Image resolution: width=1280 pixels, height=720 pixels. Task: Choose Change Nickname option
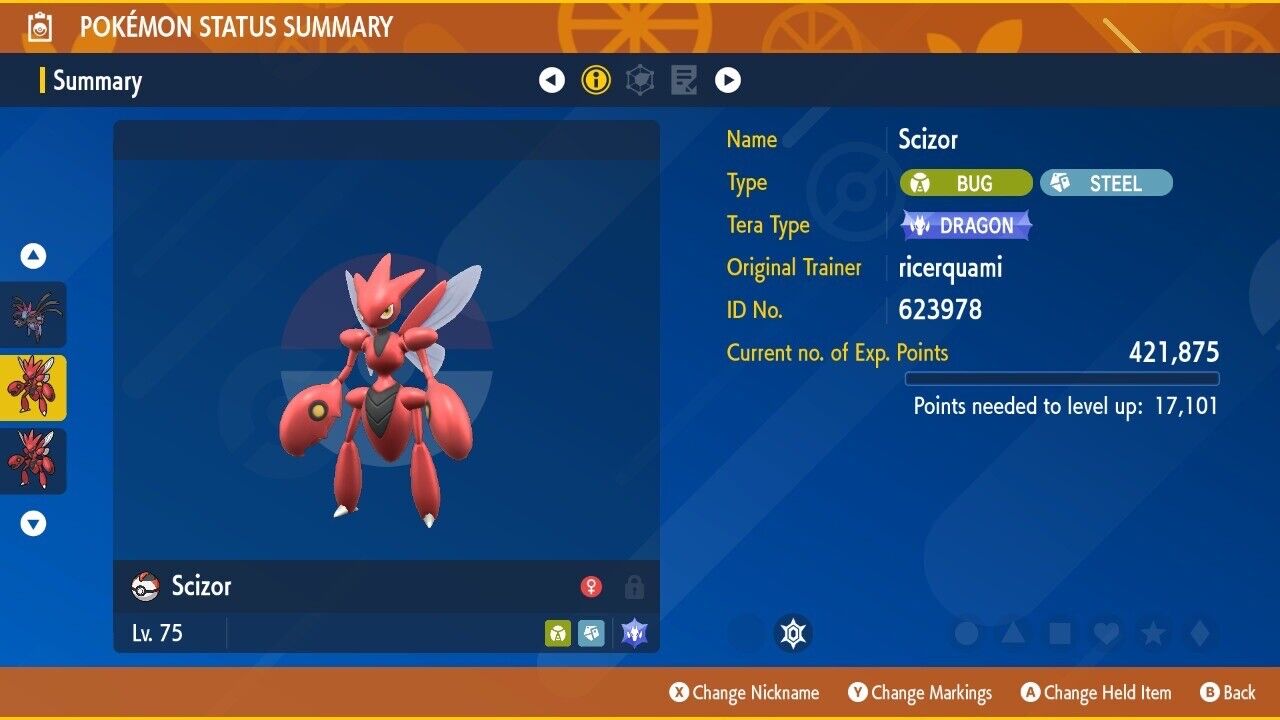744,693
